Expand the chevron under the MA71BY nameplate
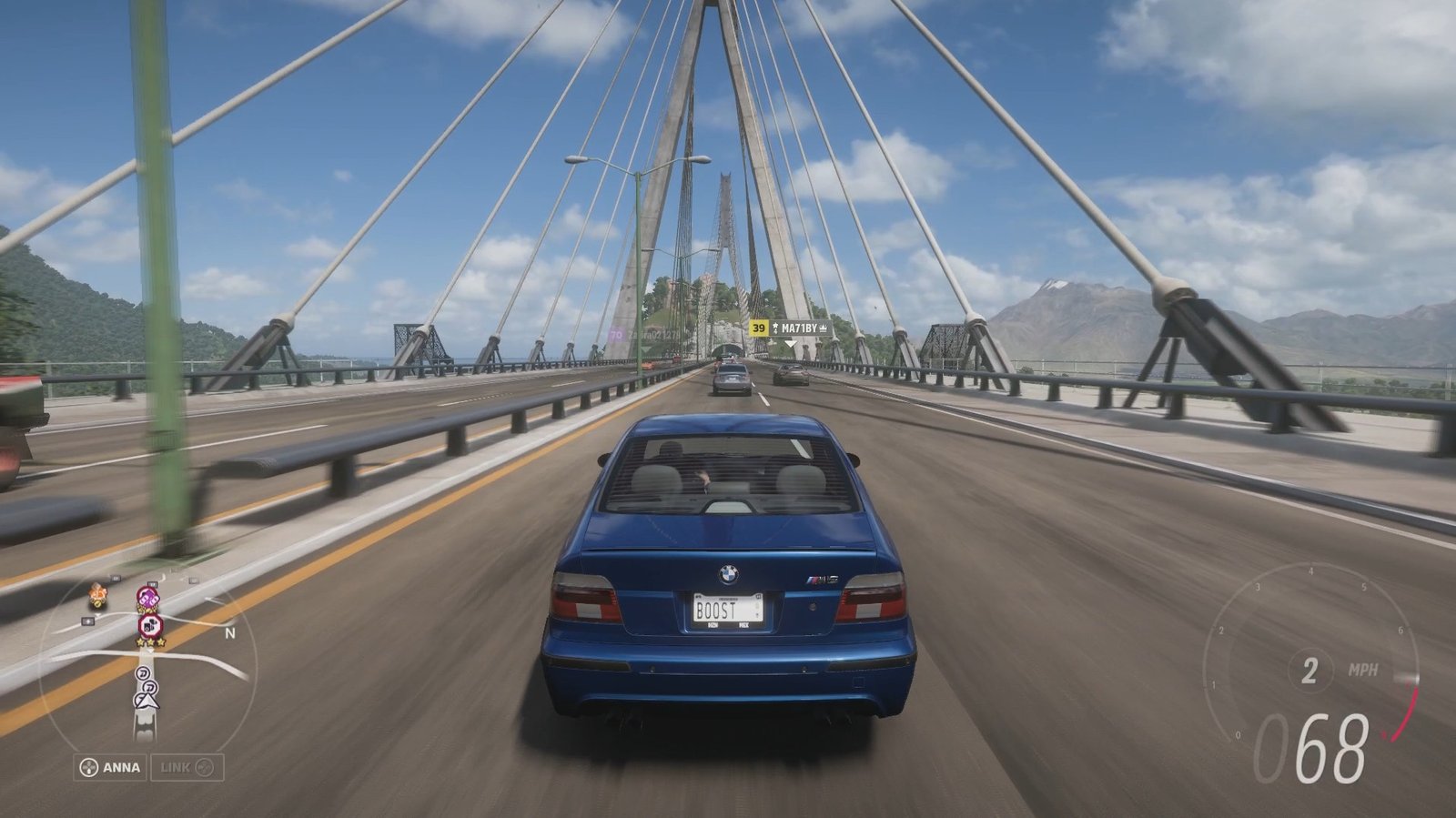This screenshot has width=1456, height=818. [x=791, y=344]
